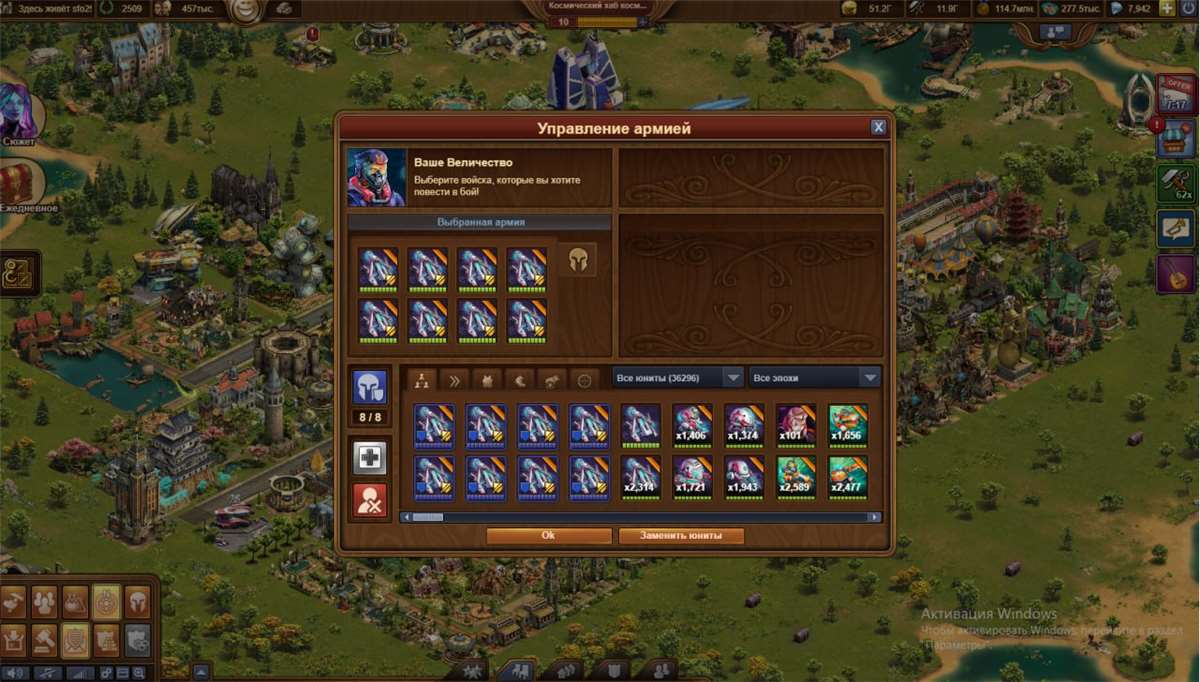Confirm the army with the Ok button
The width and height of the screenshot is (1200, 682).
click(x=548, y=536)
